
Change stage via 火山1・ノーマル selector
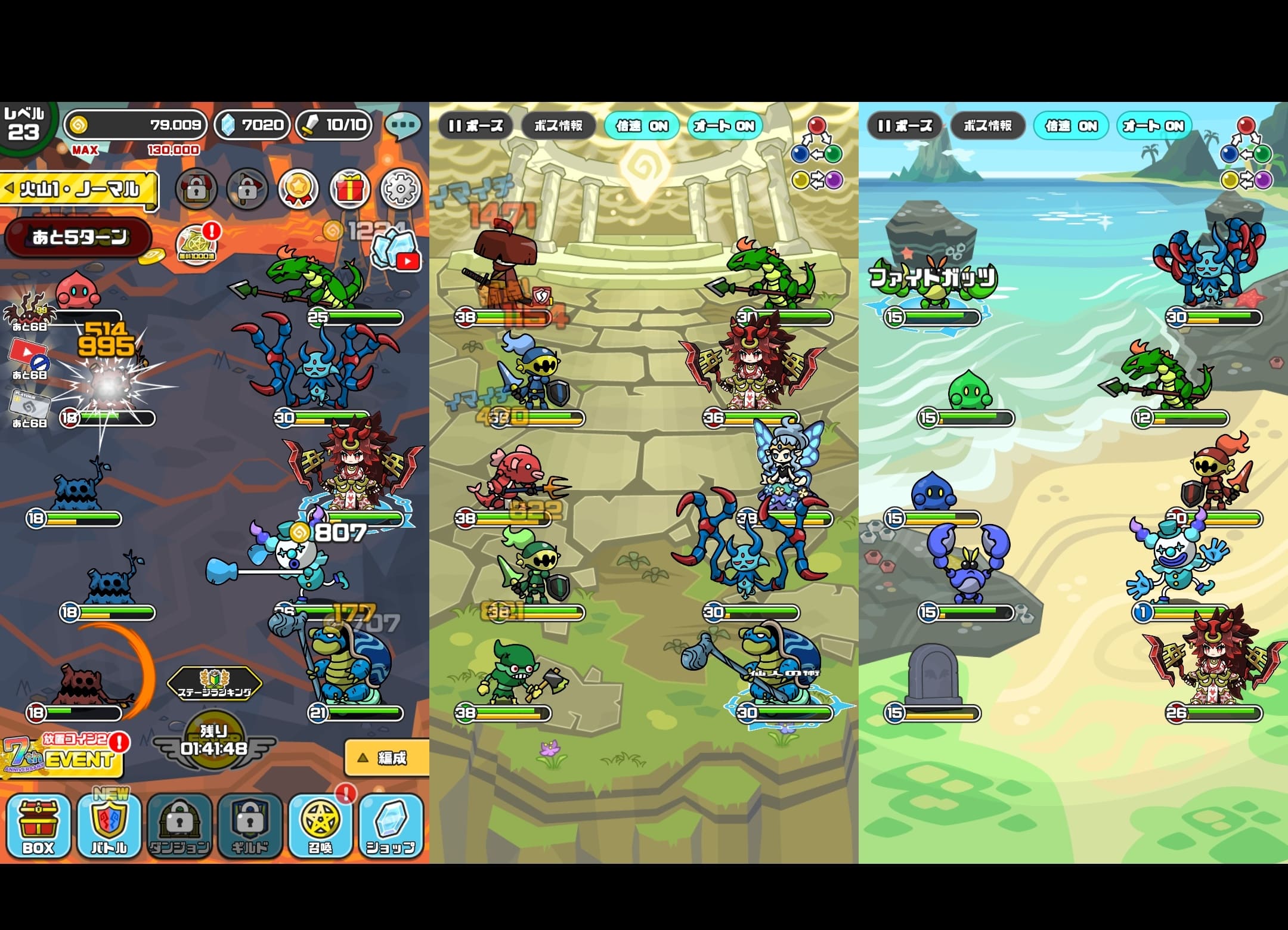pos(79,190)
